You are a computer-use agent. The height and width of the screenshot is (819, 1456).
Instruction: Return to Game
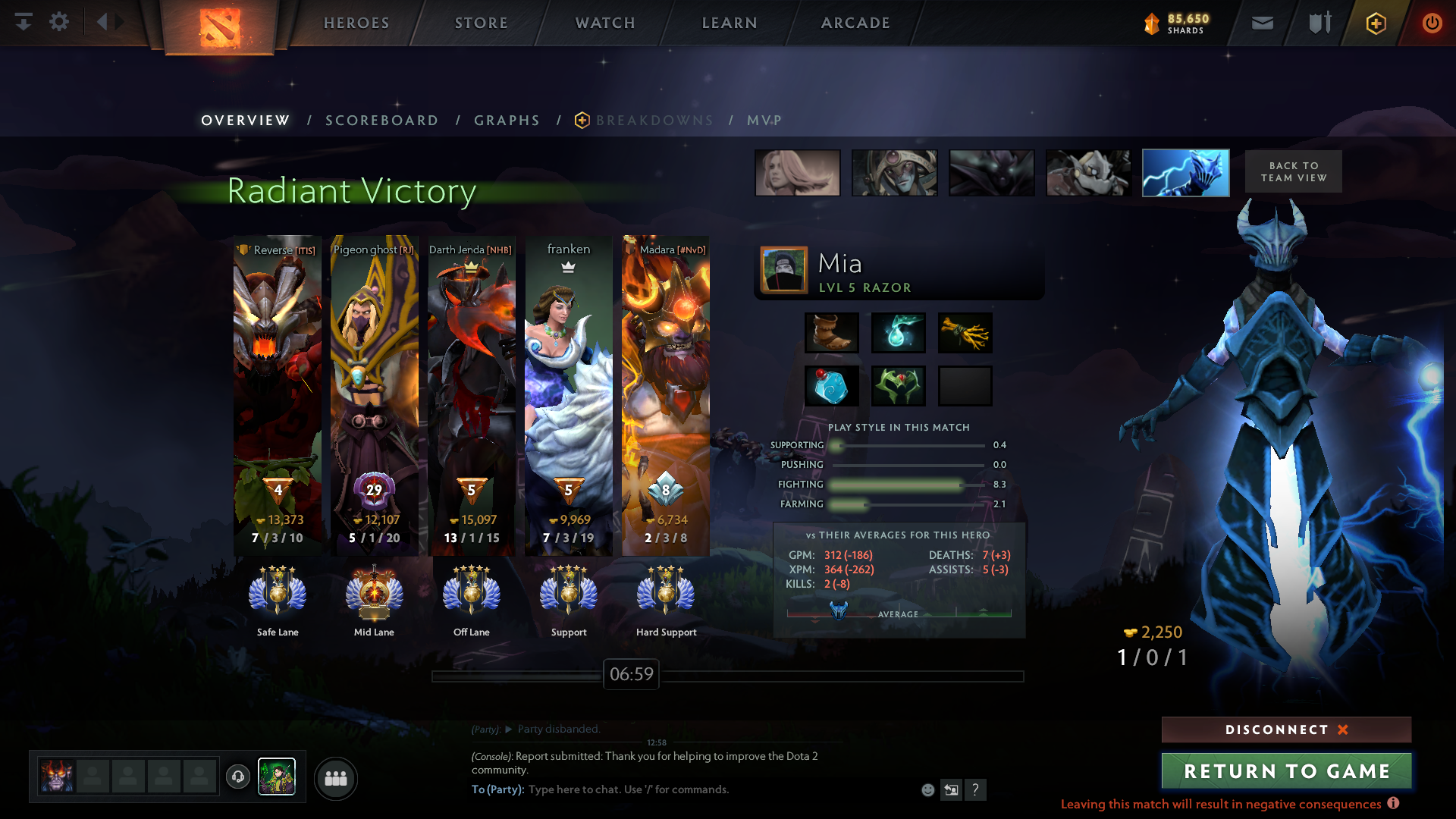1286,770
